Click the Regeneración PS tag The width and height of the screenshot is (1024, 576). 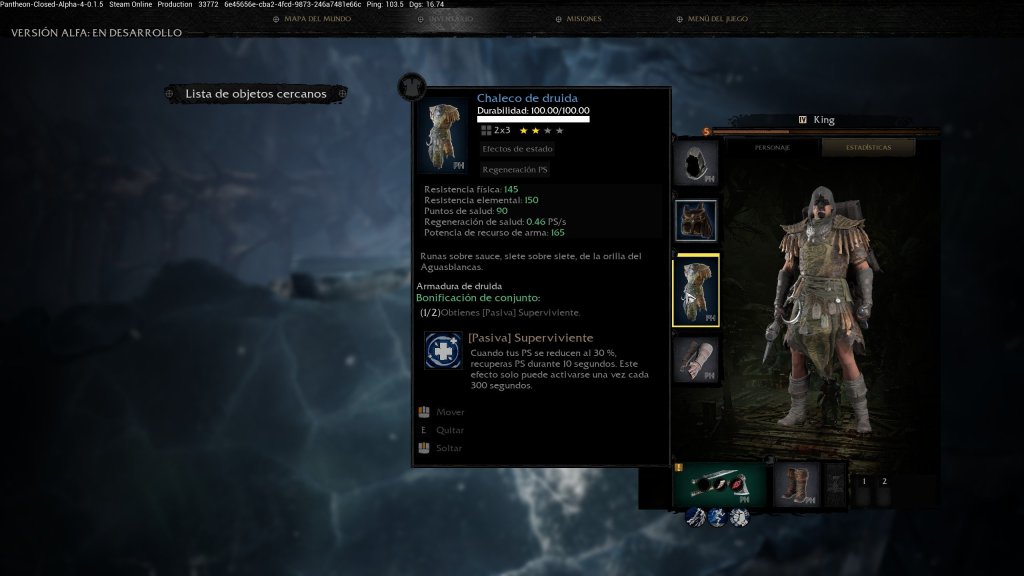coord(515,170)
